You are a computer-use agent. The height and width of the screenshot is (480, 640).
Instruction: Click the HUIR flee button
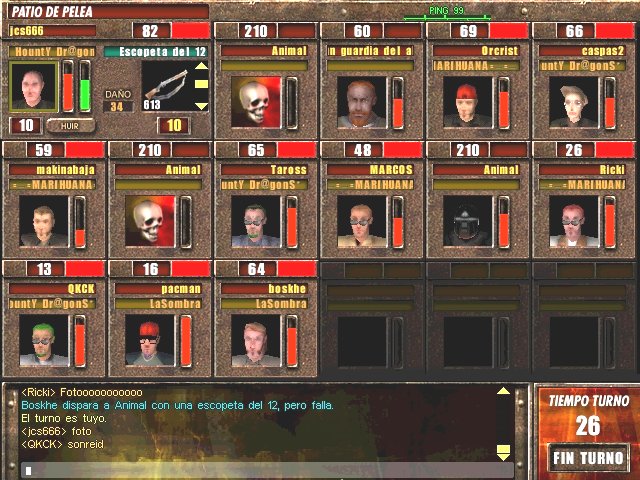point(71,126)
